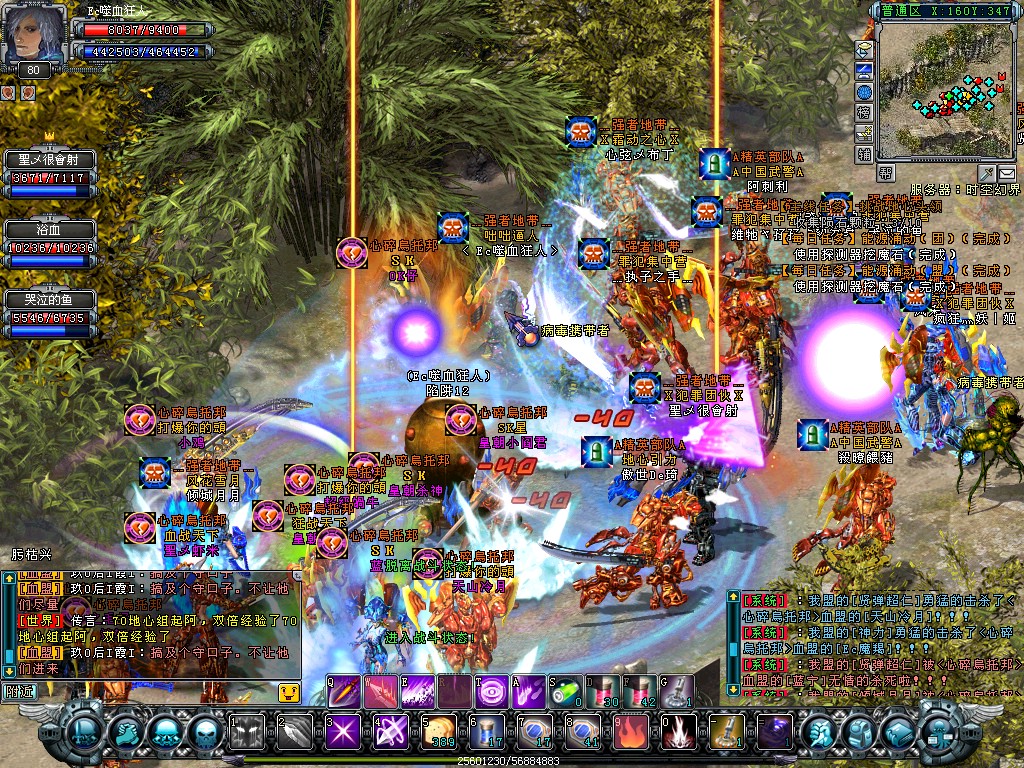Open the mail envelope icon
1024x768 pixels.
click(x=1007, y=173)
